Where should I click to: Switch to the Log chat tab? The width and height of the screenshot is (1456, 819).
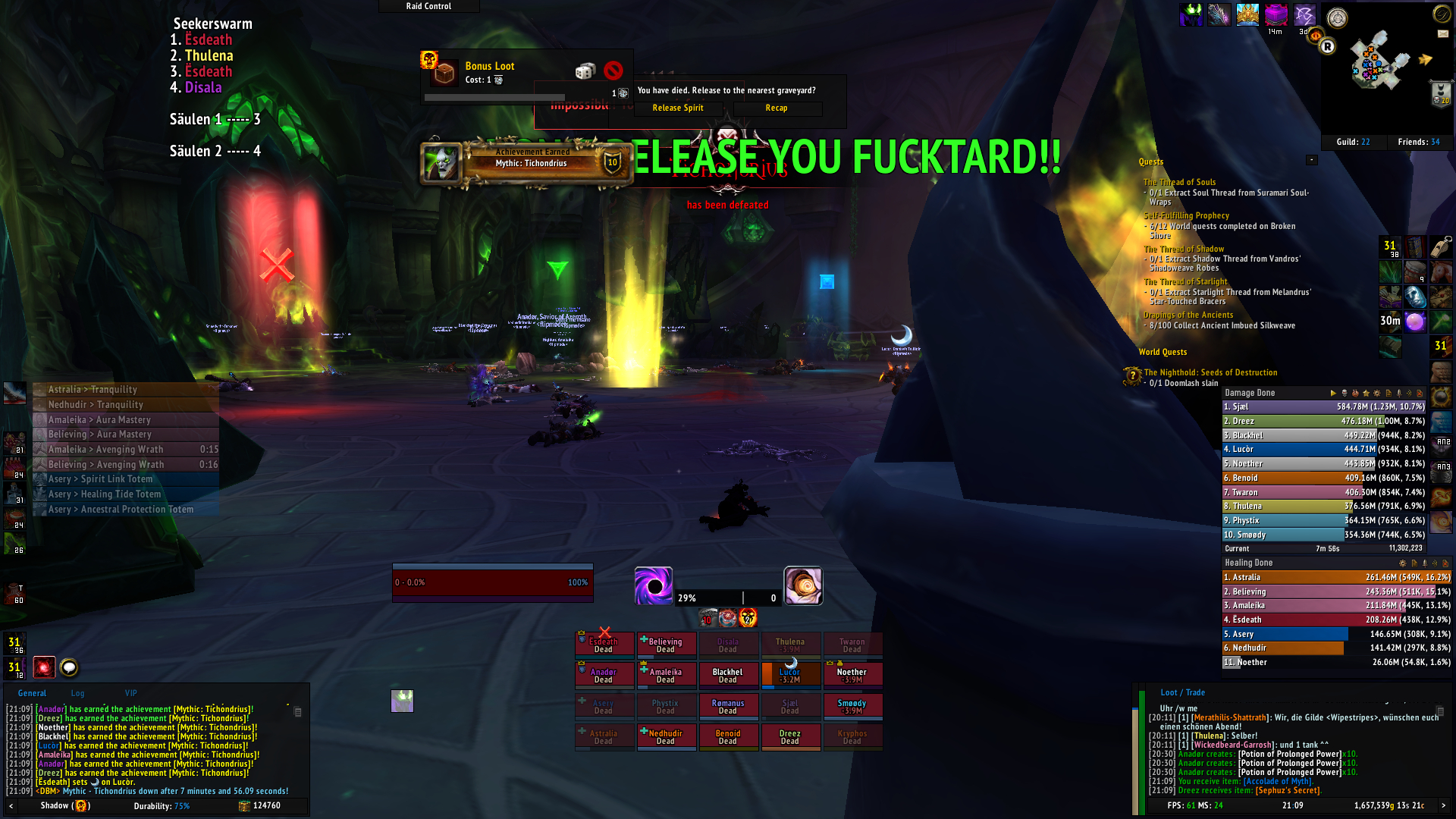point(78,693)
